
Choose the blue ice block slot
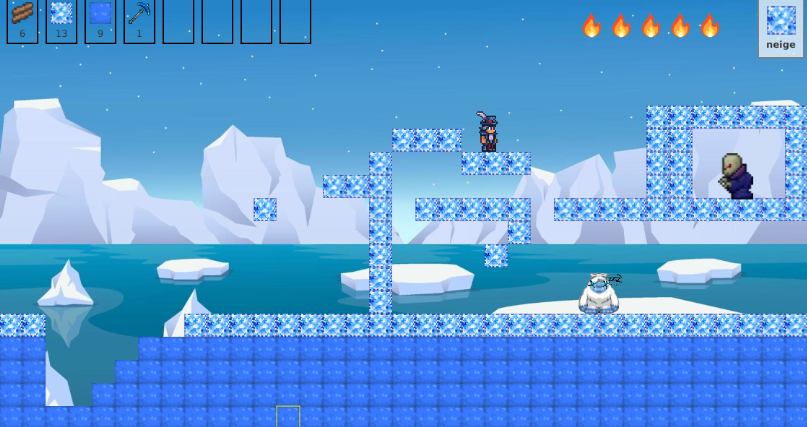pyautogui.click(x=100, y=20)
